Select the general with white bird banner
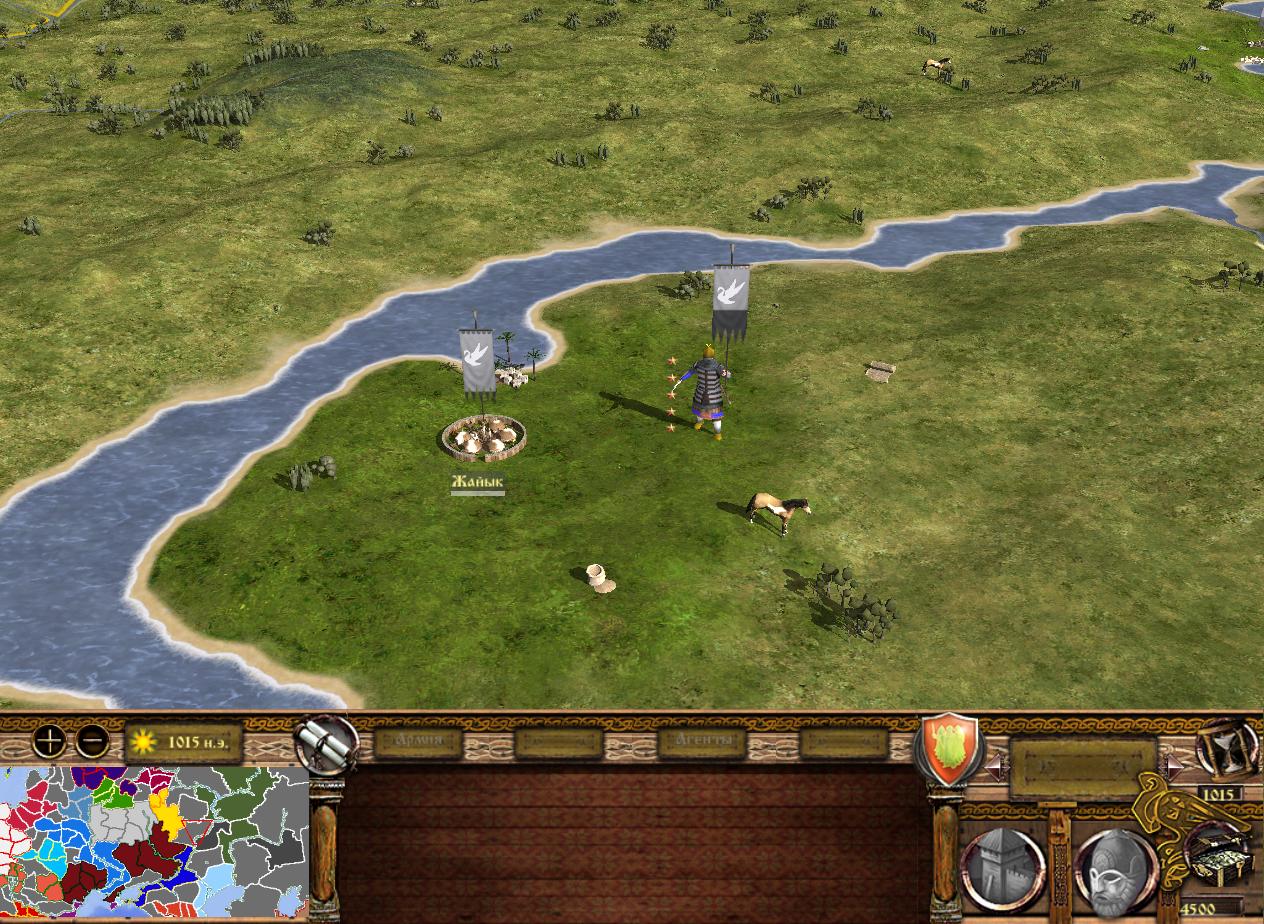The width and height of the screenshot is (1264, 924). 710,390
